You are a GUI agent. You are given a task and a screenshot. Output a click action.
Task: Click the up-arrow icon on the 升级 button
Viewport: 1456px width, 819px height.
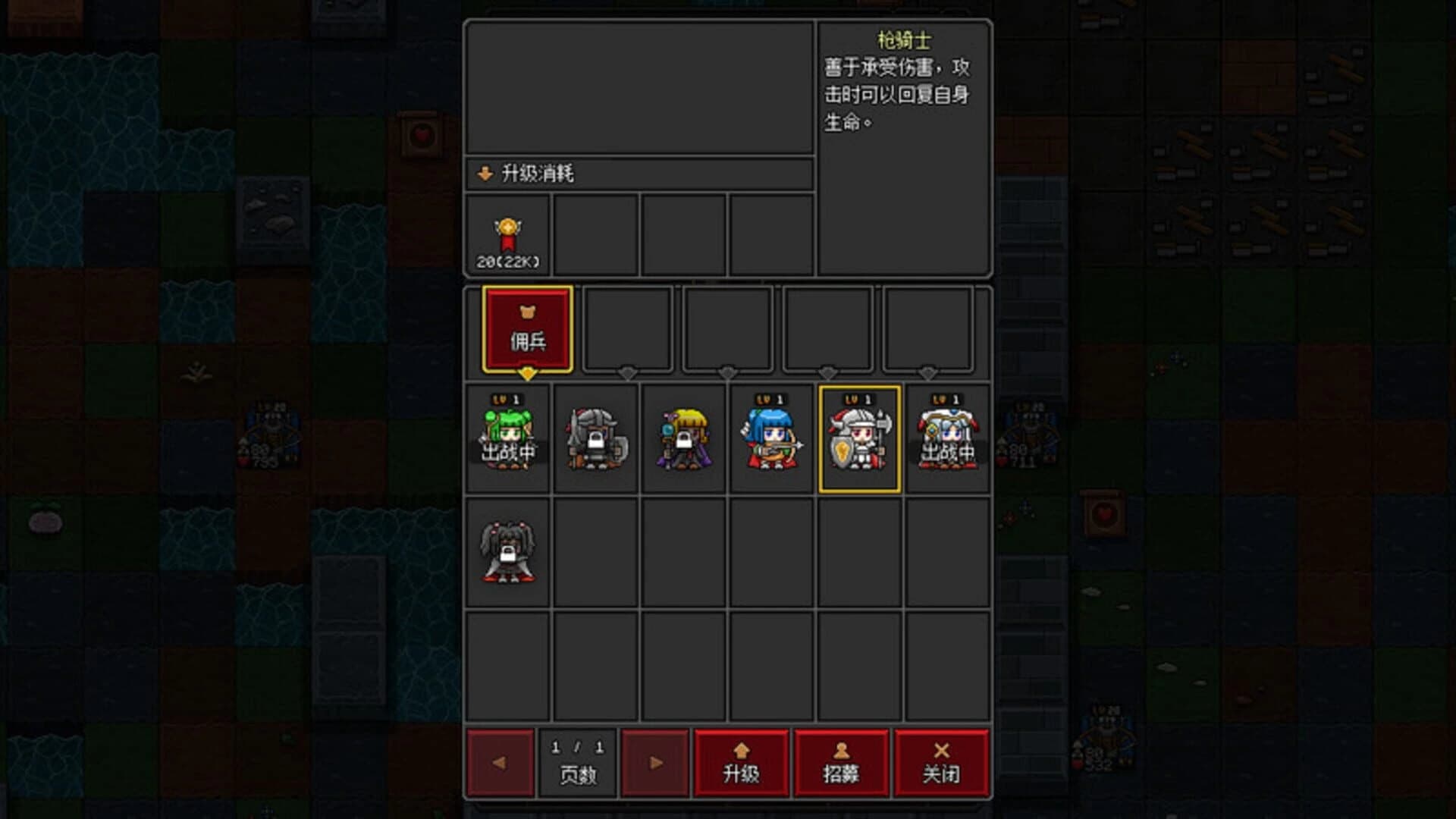[x=740, y=750]
